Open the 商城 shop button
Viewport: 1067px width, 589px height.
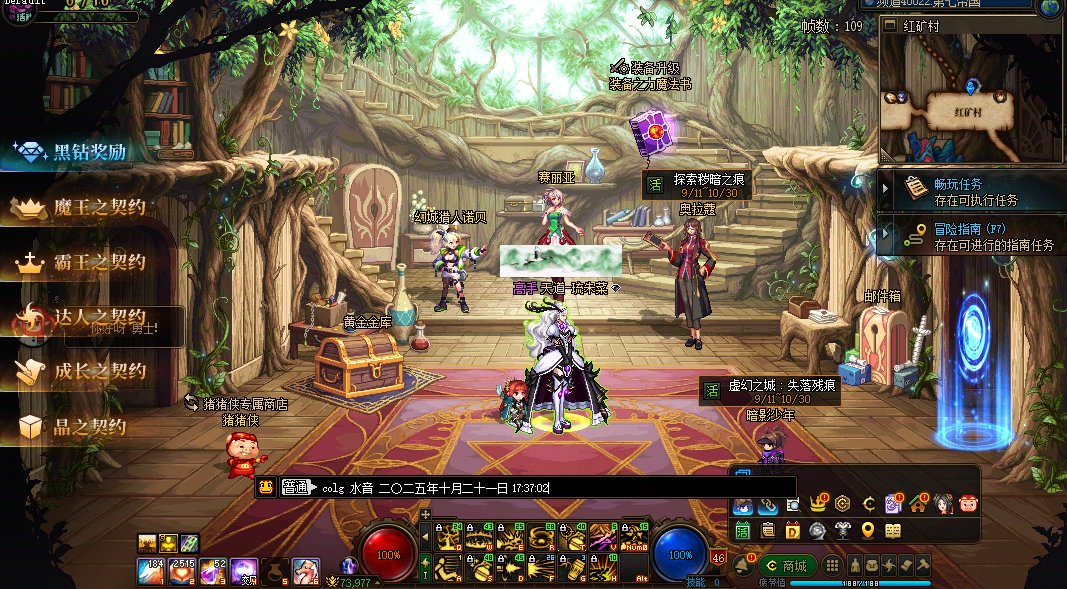point(787,565)
